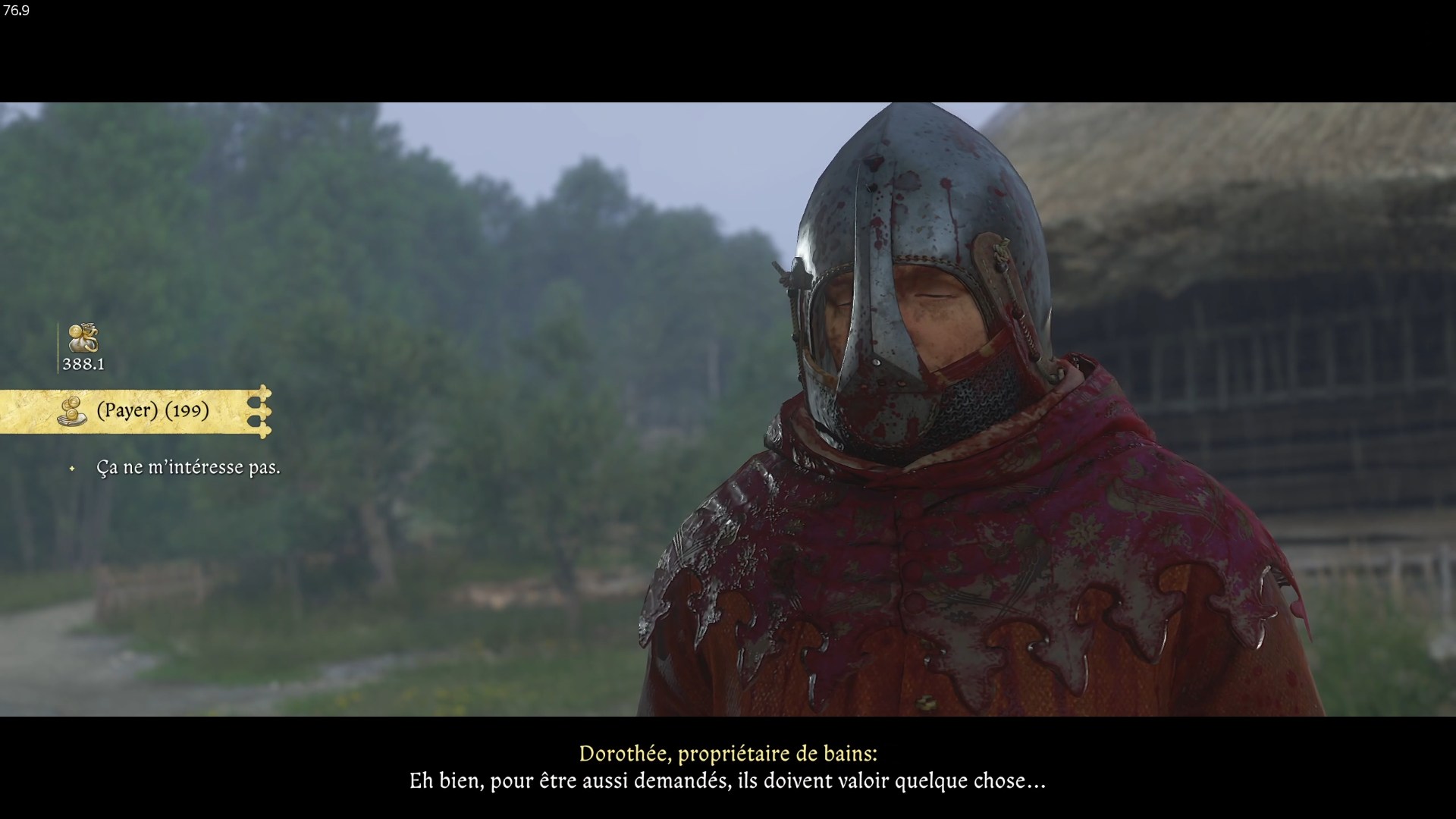Click the FPS counter showing 76.9

[x=15, y=11]
